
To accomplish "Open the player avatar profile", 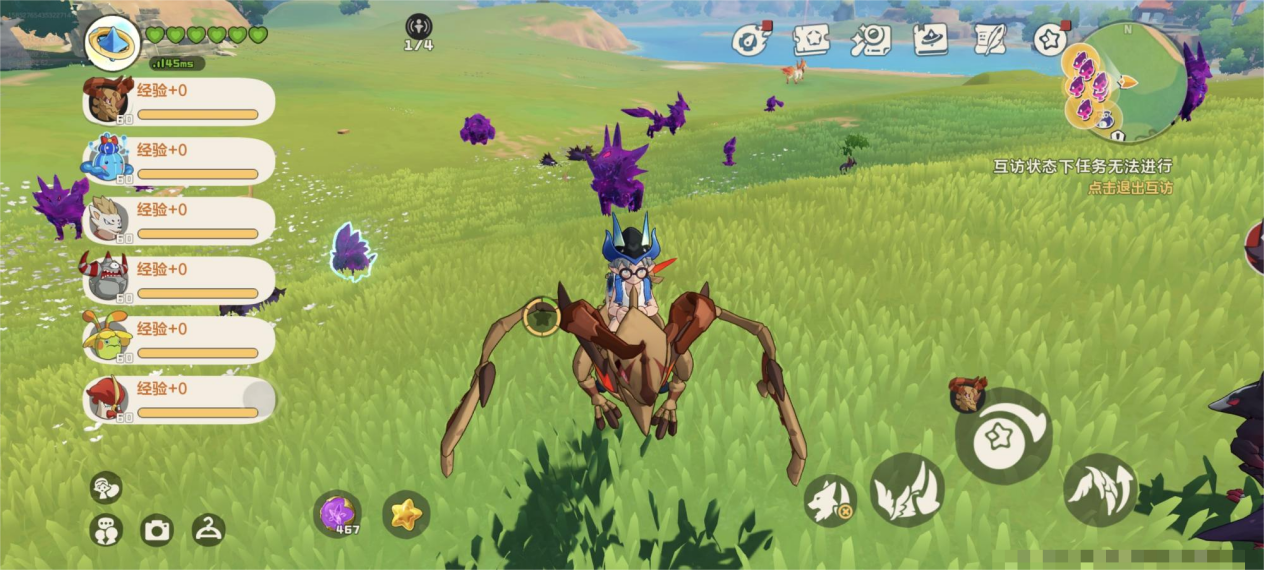I will (113, 41).
